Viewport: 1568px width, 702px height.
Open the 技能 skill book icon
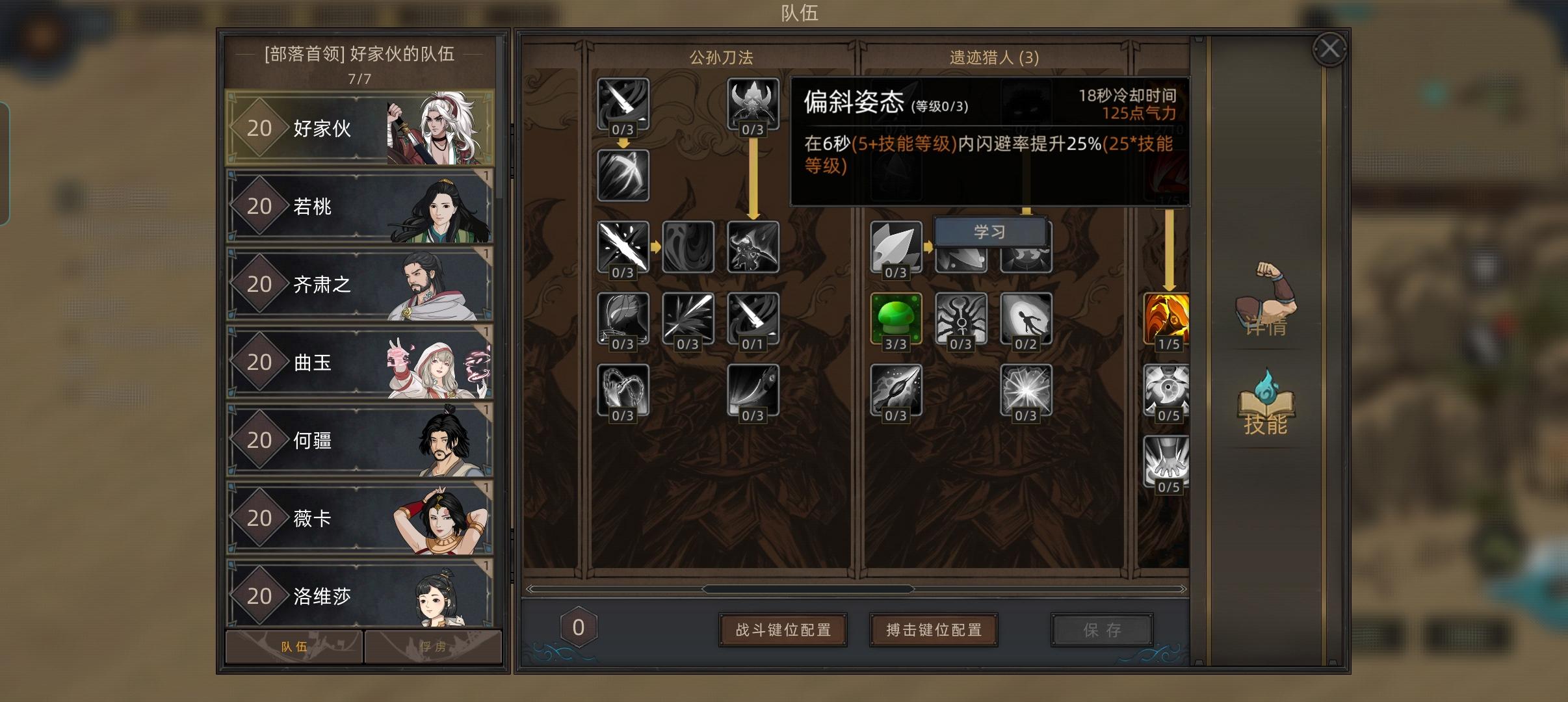click(x=1266, y=406)
